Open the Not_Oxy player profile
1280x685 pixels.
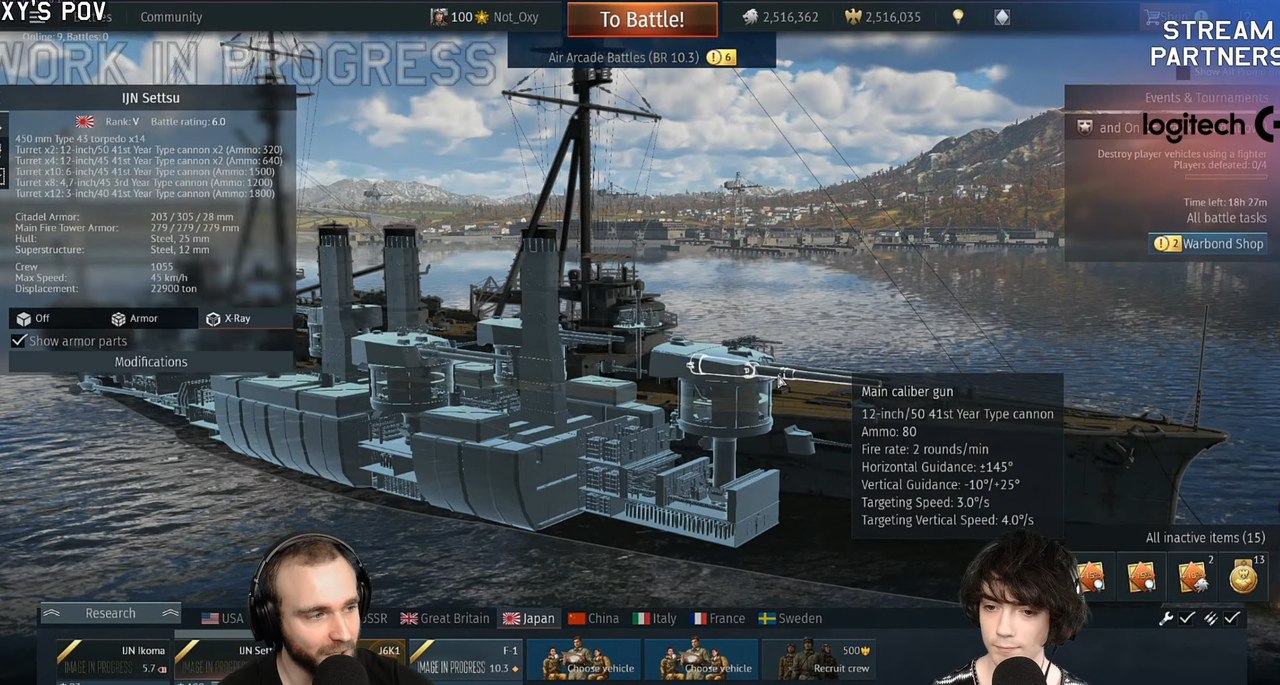click(x=516, y=17)
